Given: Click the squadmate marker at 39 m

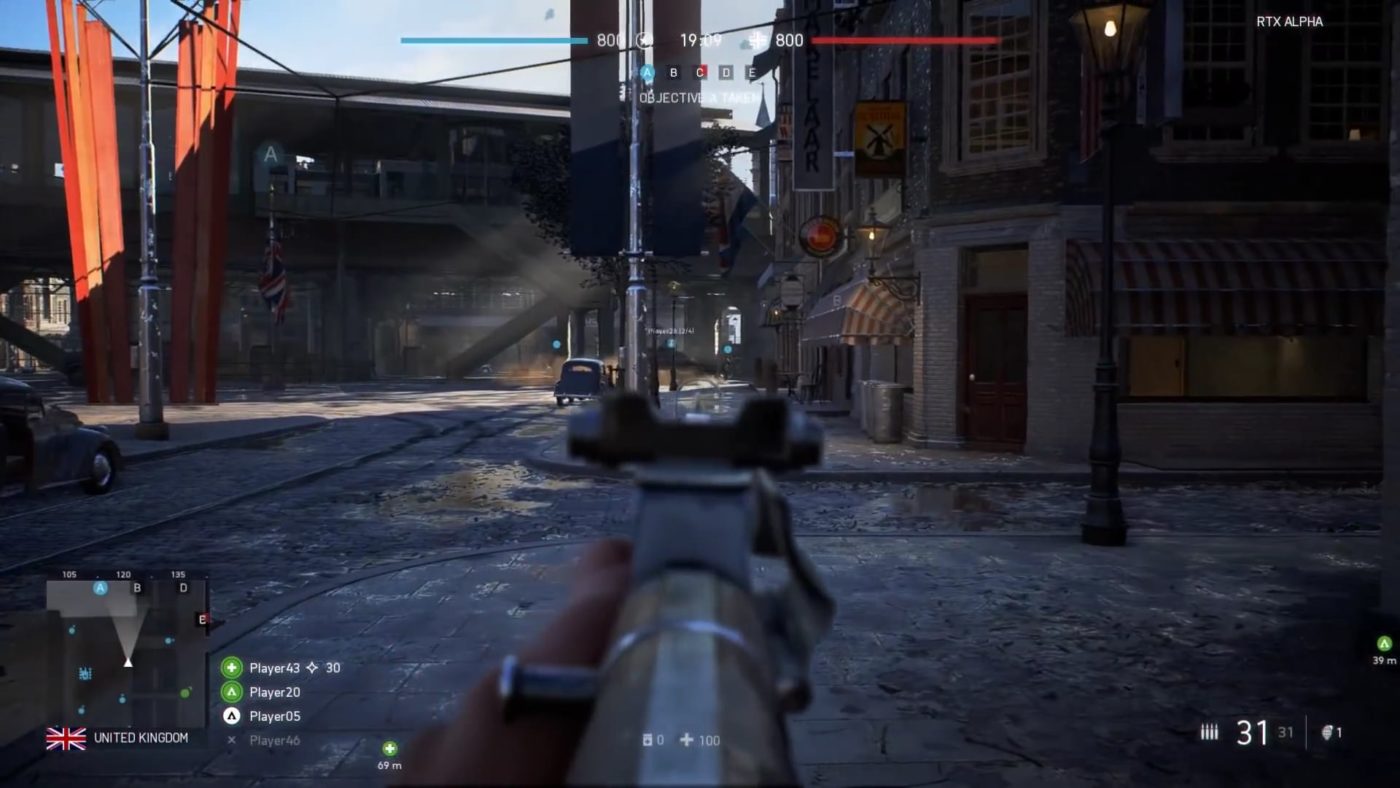Looking at the screenshot, I should (x=1384, y=643).
